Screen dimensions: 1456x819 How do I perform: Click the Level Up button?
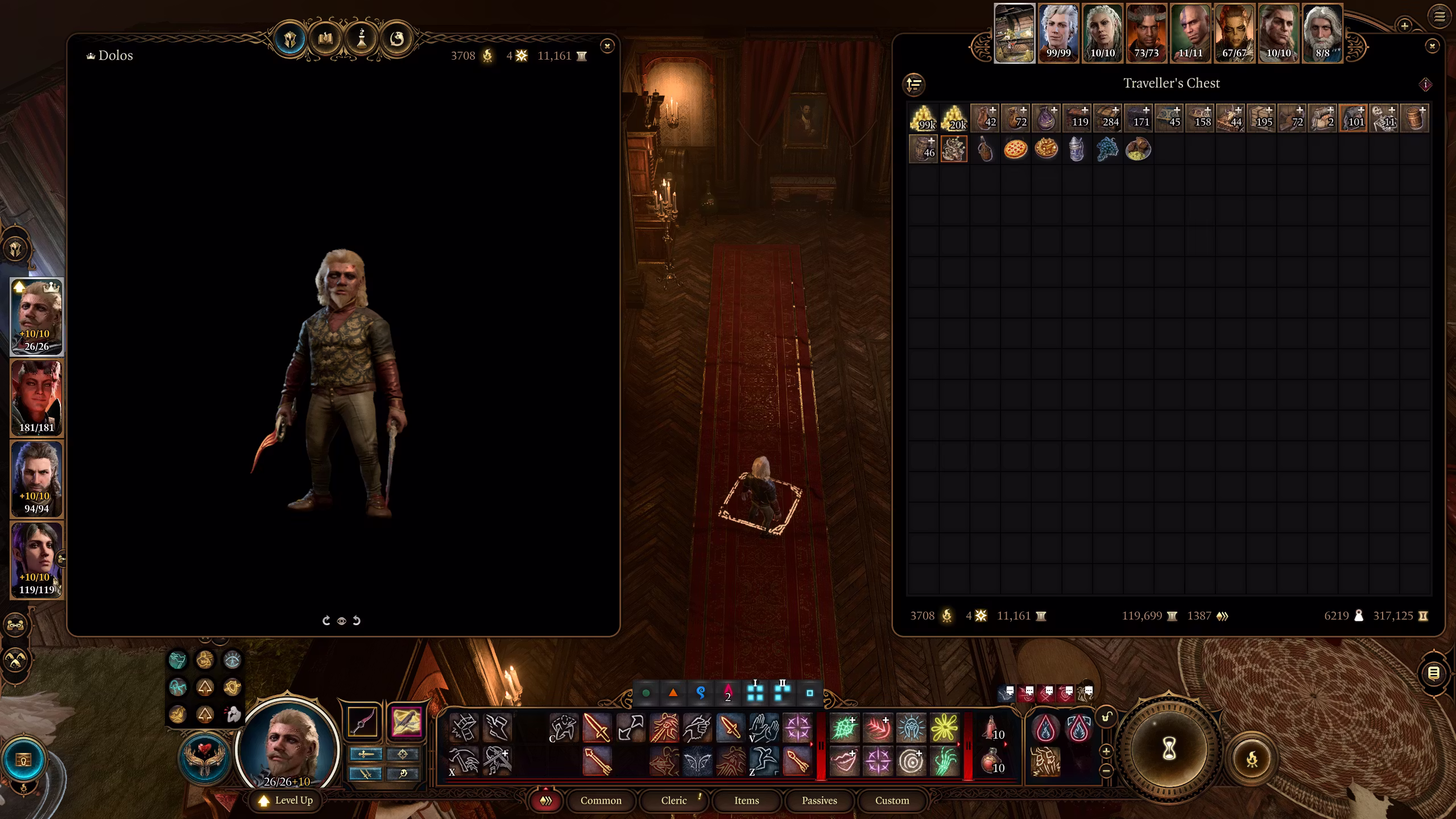286,800
